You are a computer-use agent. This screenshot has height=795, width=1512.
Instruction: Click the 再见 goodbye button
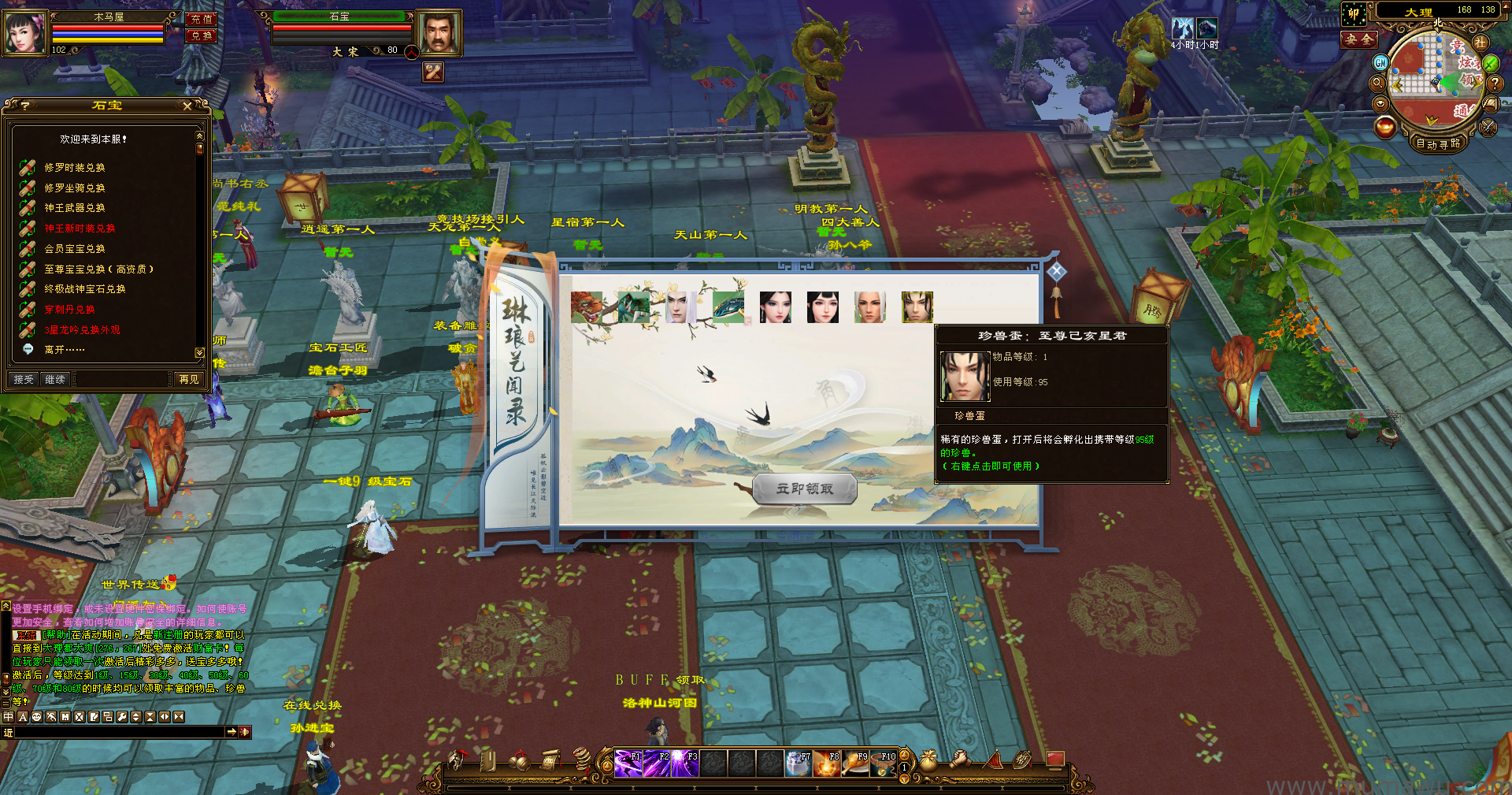point(189,380)
